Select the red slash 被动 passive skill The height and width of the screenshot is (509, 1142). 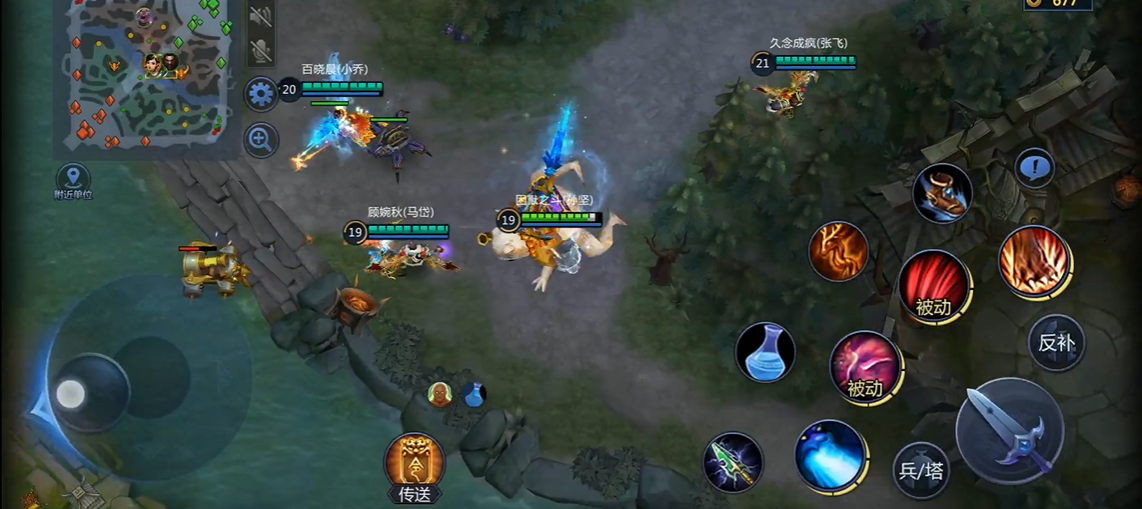[x=933, y=286]
